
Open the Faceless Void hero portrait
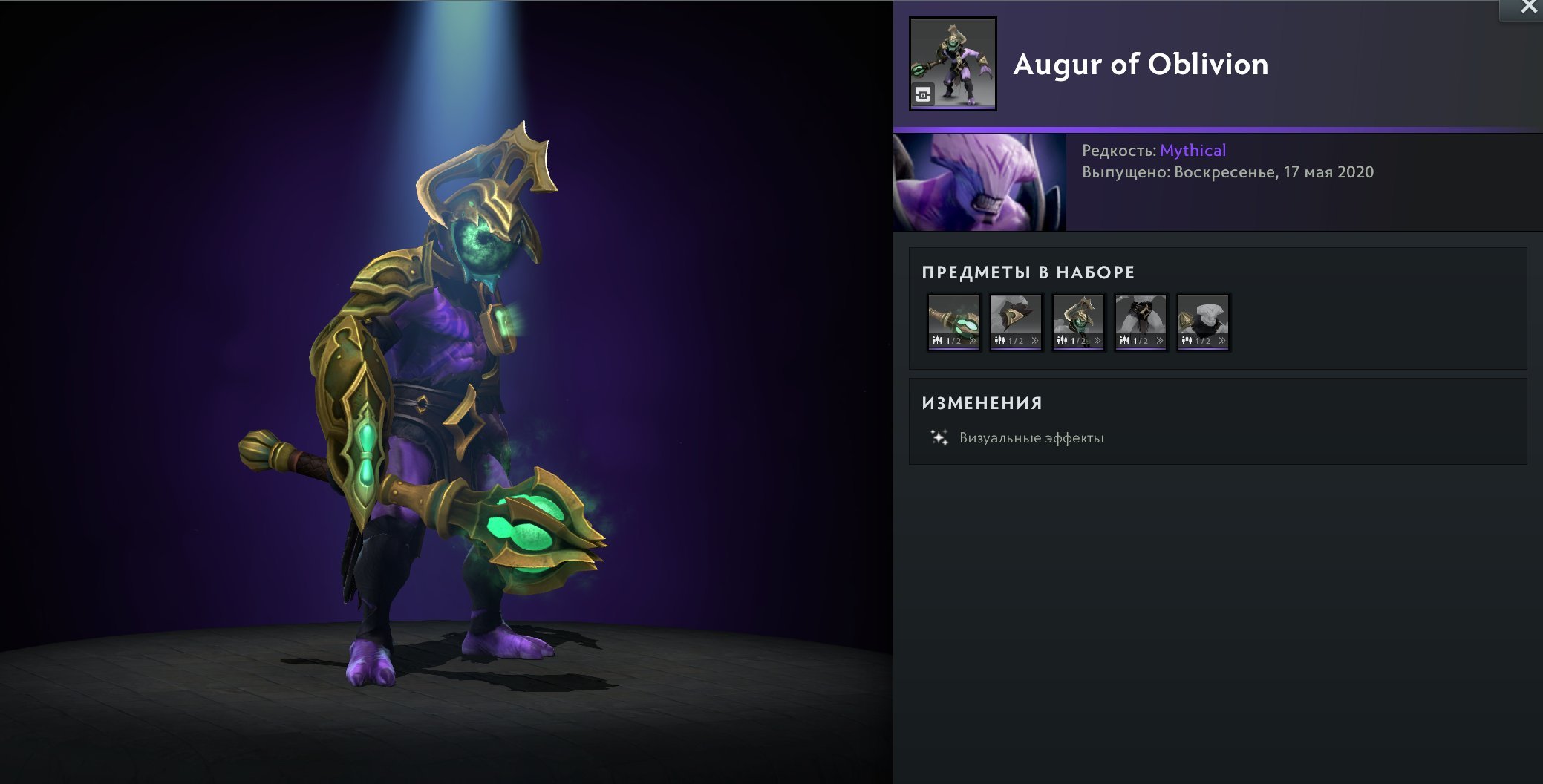click(x=979, y=182)
